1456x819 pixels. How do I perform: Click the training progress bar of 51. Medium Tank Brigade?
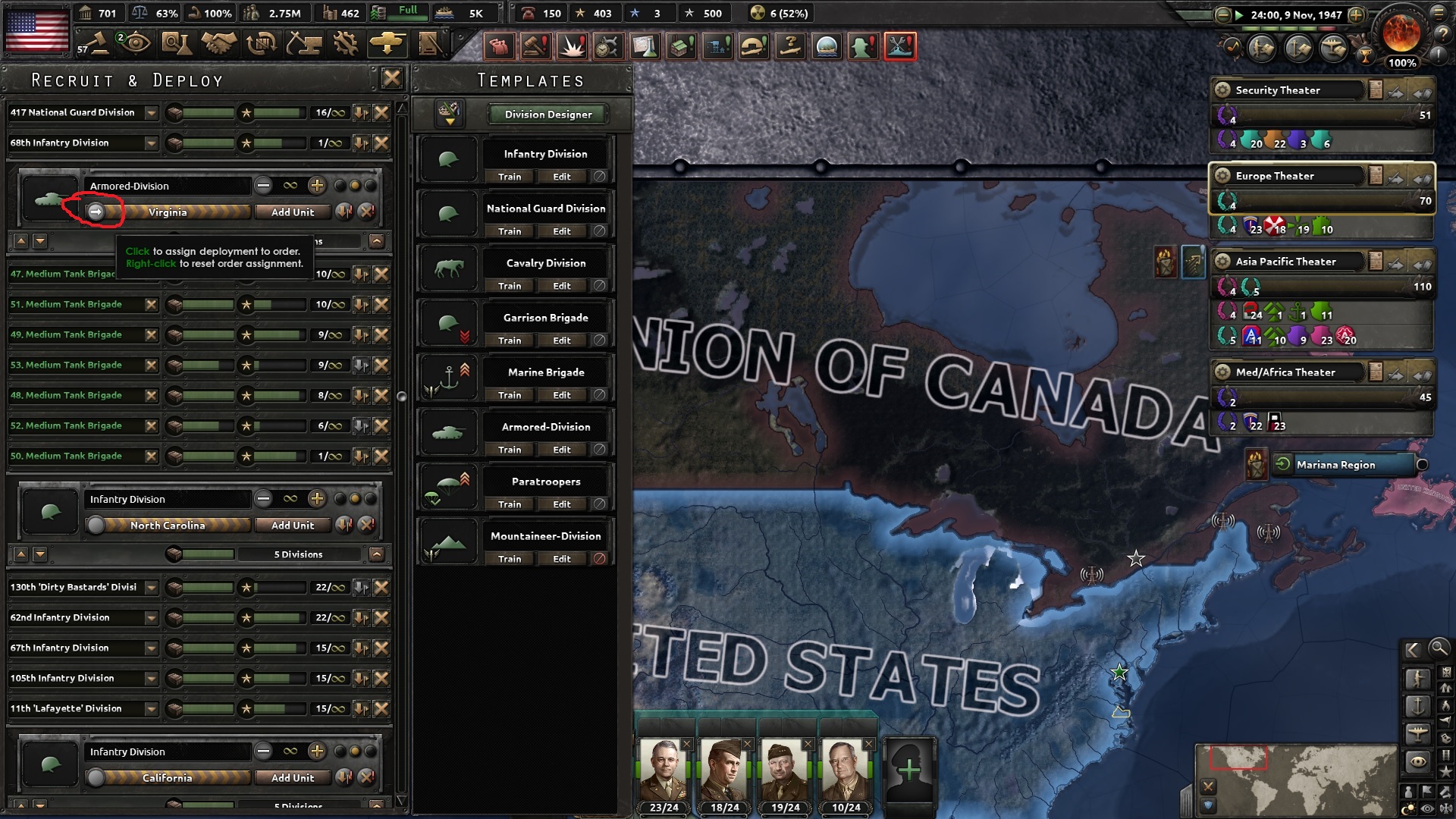[205, 304]
